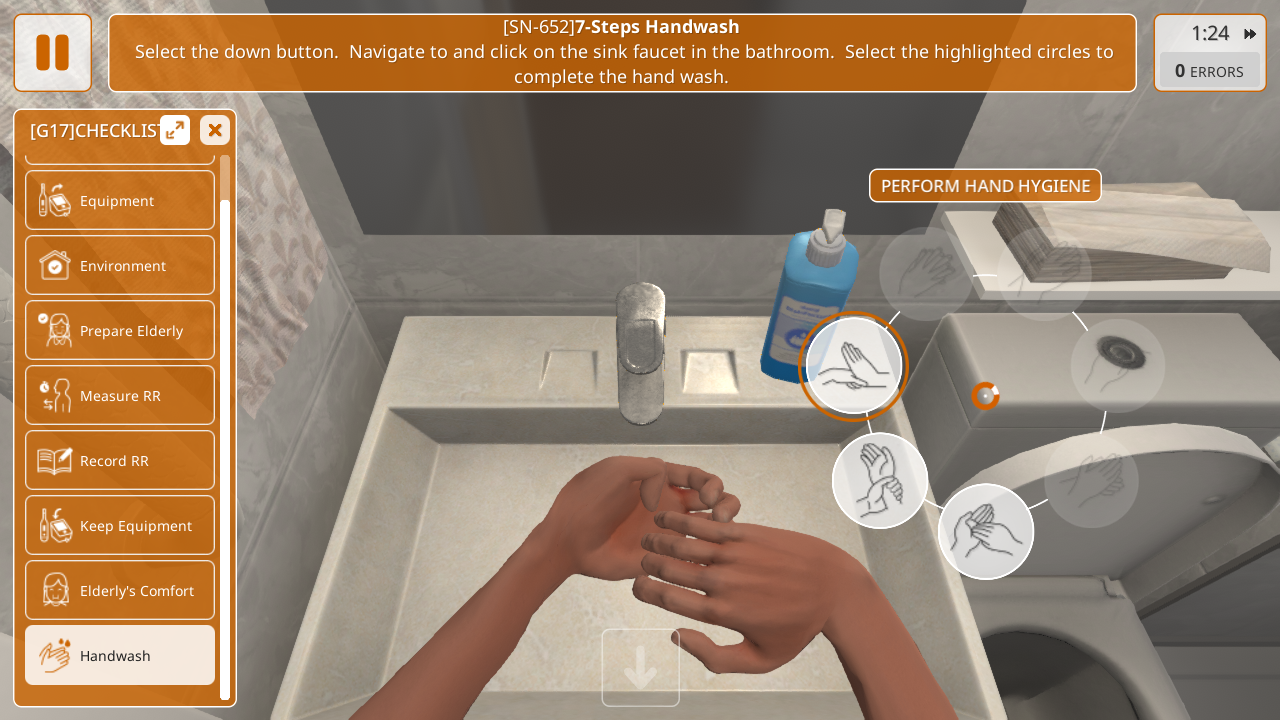This screenshot has height=720, width=1280.
Task: Choose the Elderly's Comfort entry
Action: tap(120, 590)
